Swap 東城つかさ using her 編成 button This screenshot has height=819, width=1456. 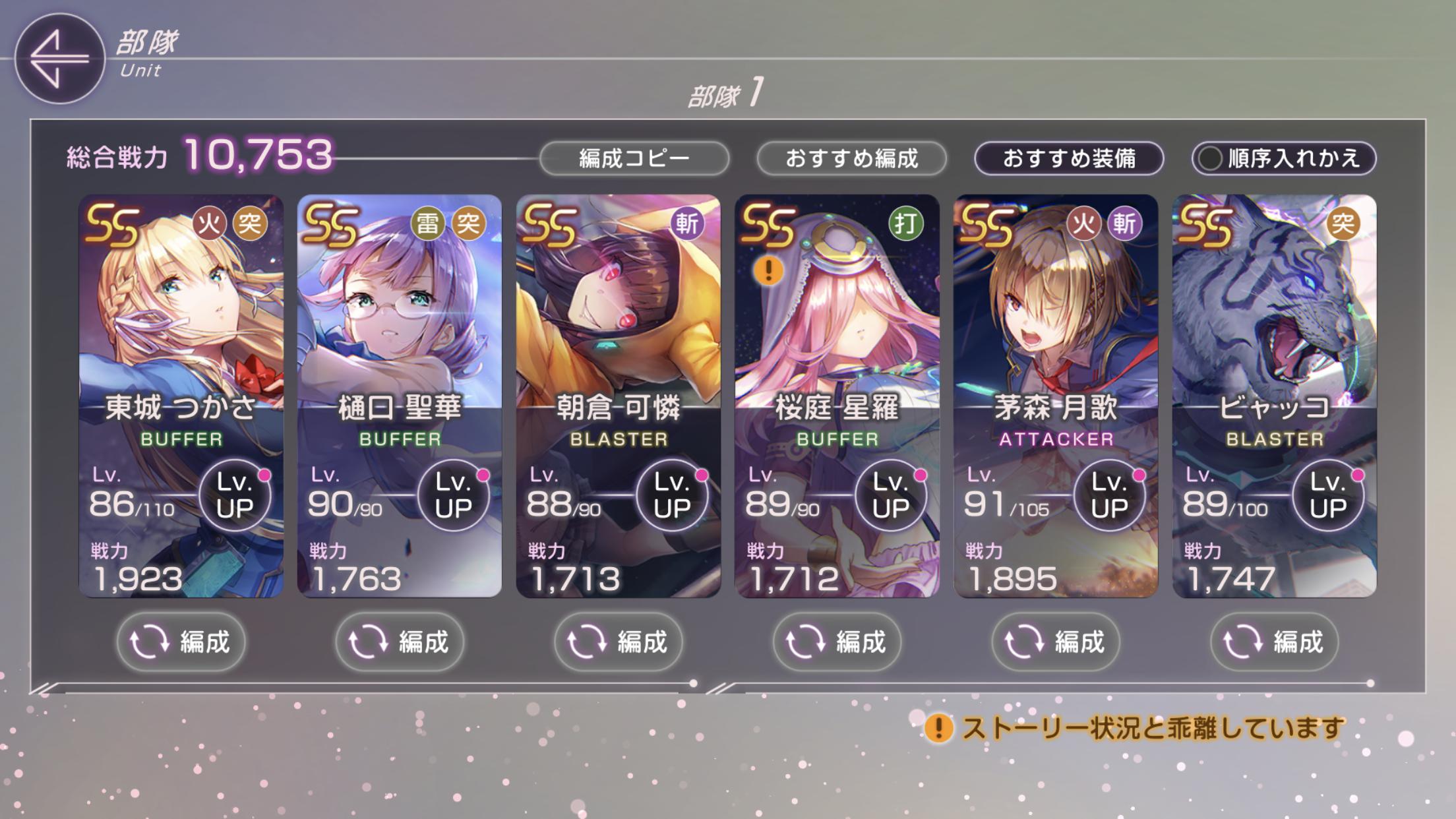click(x=181, y=642)
